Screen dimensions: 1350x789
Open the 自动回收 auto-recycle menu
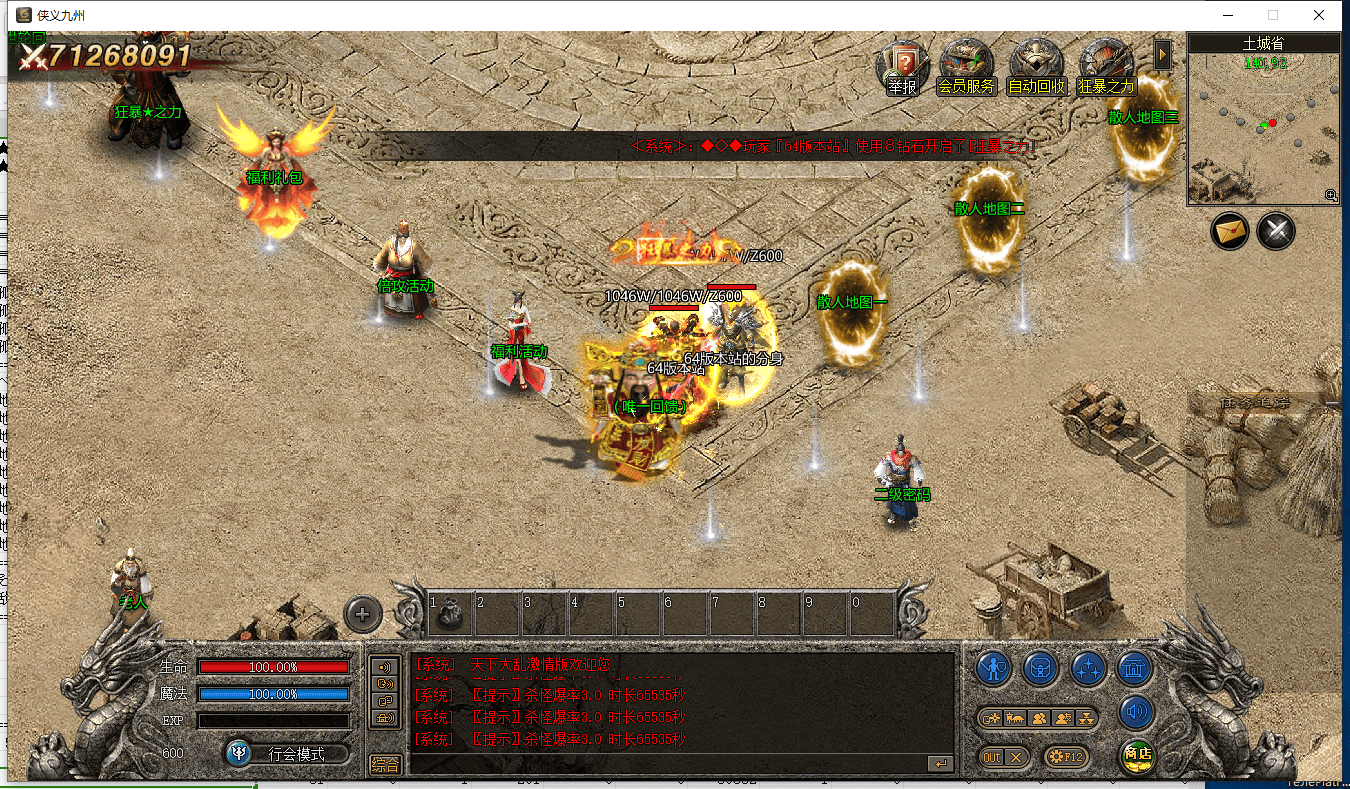pos(1036,65)
